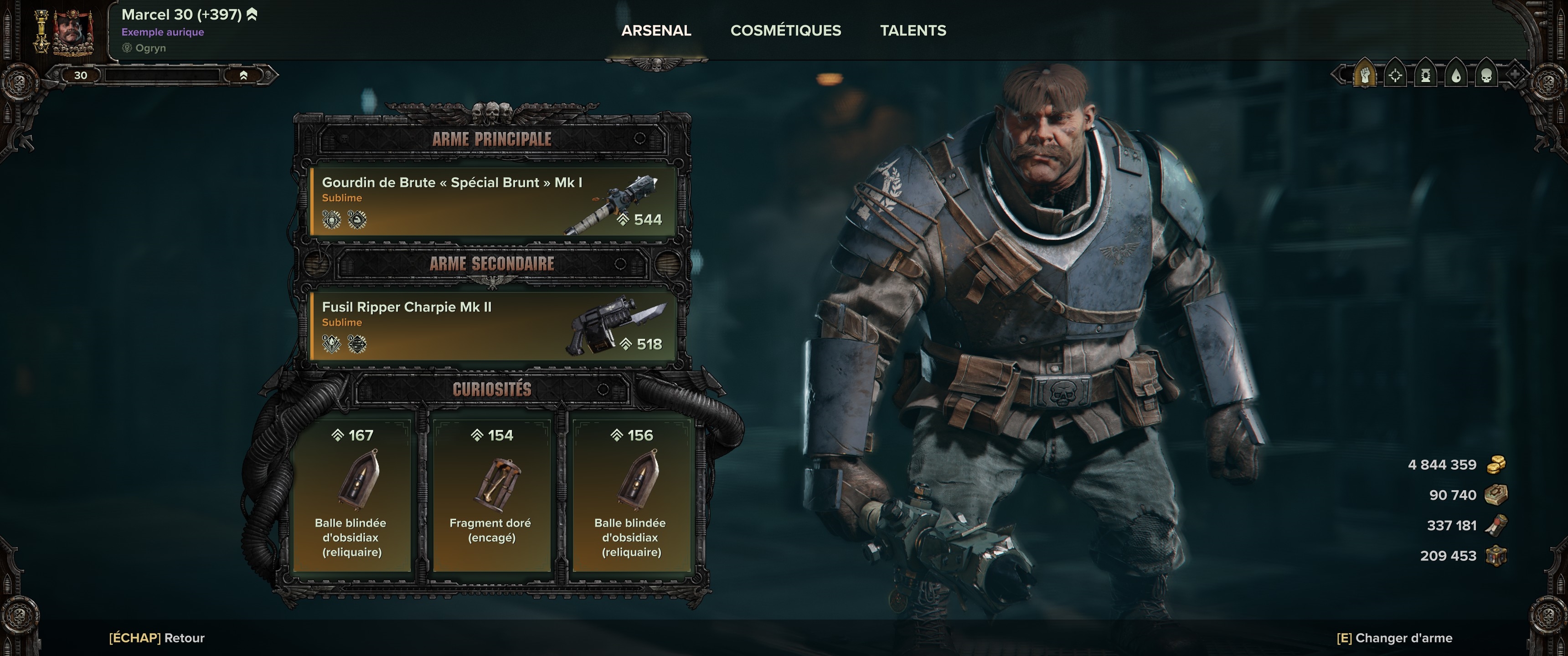Choose the scroll-shaped loadout preset

tap(1426, 76)
